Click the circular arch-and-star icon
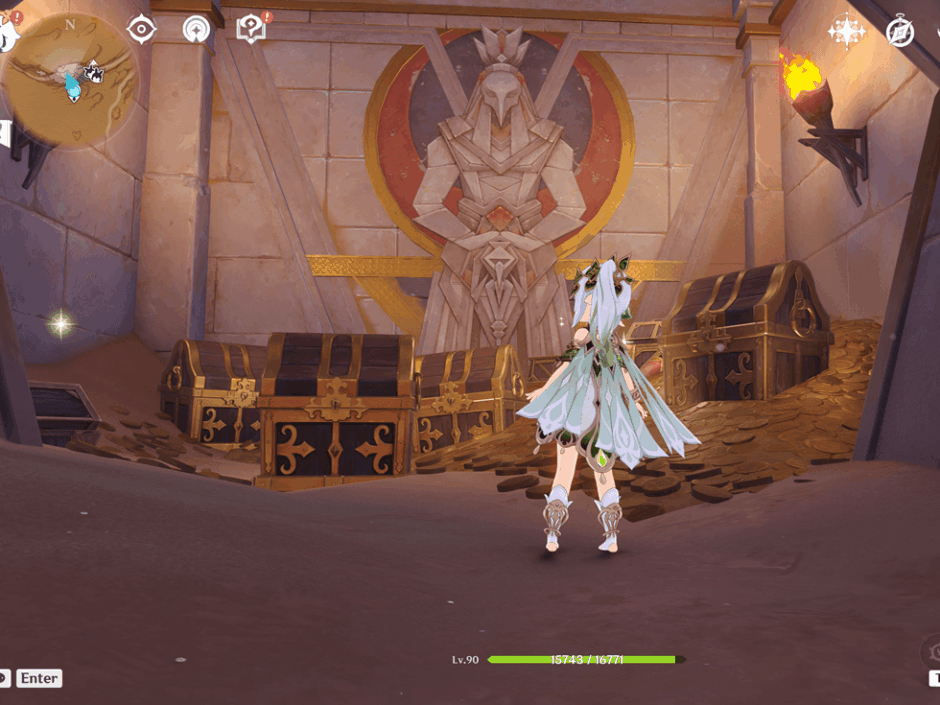Screen dimensions: 940x705 point(197,30)
